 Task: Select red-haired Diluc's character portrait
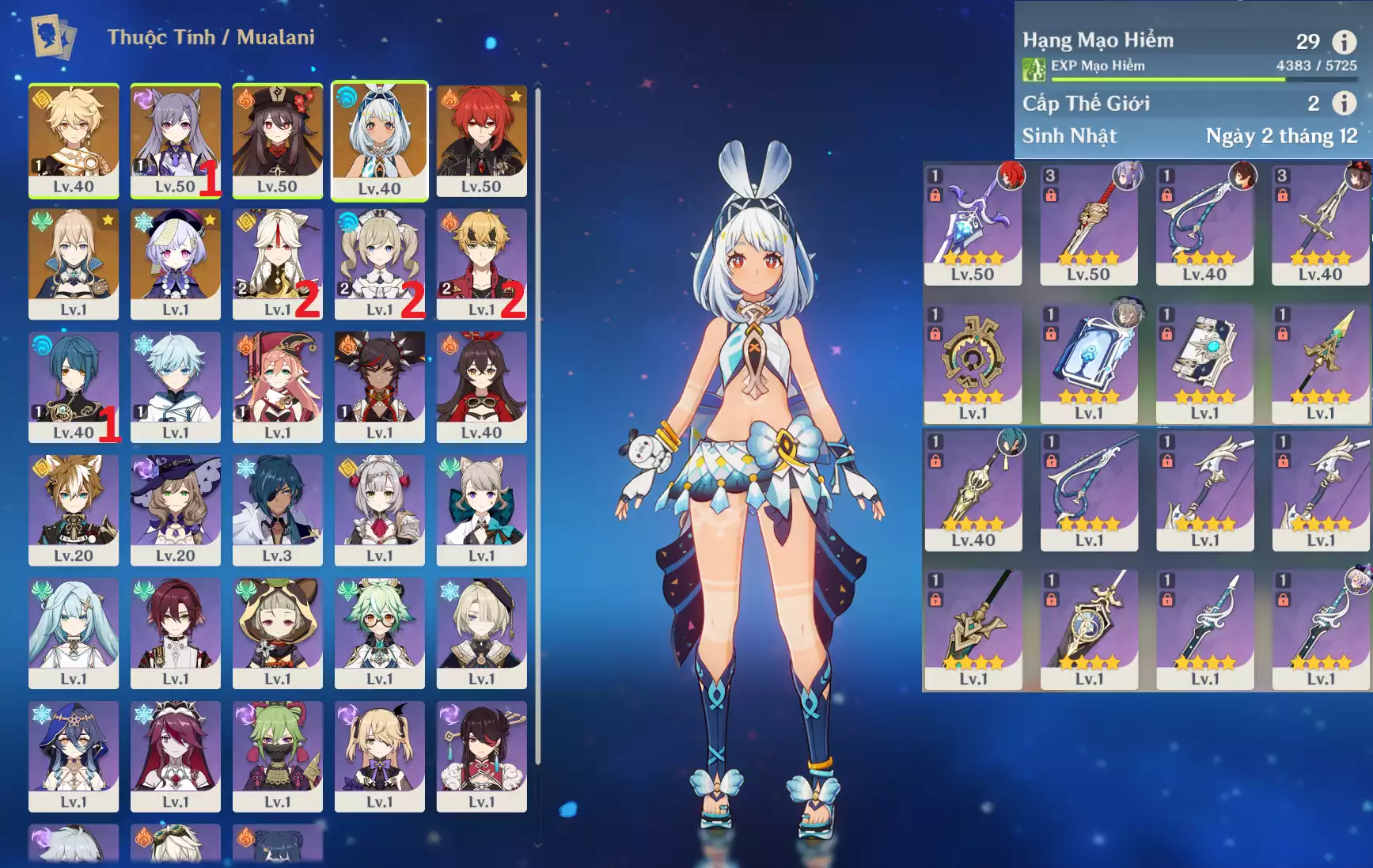481,141
